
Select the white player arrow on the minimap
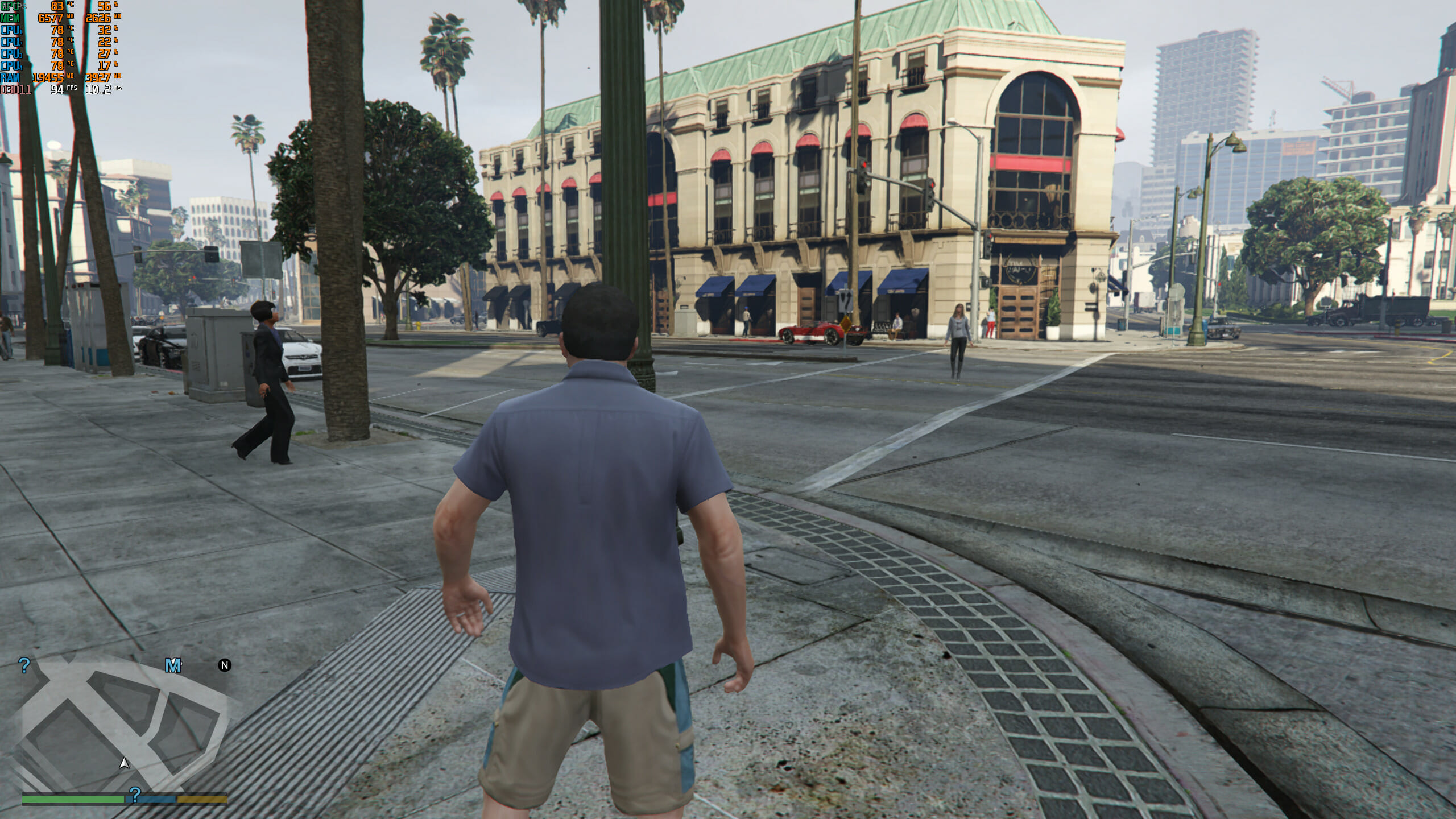coord(124,763)
